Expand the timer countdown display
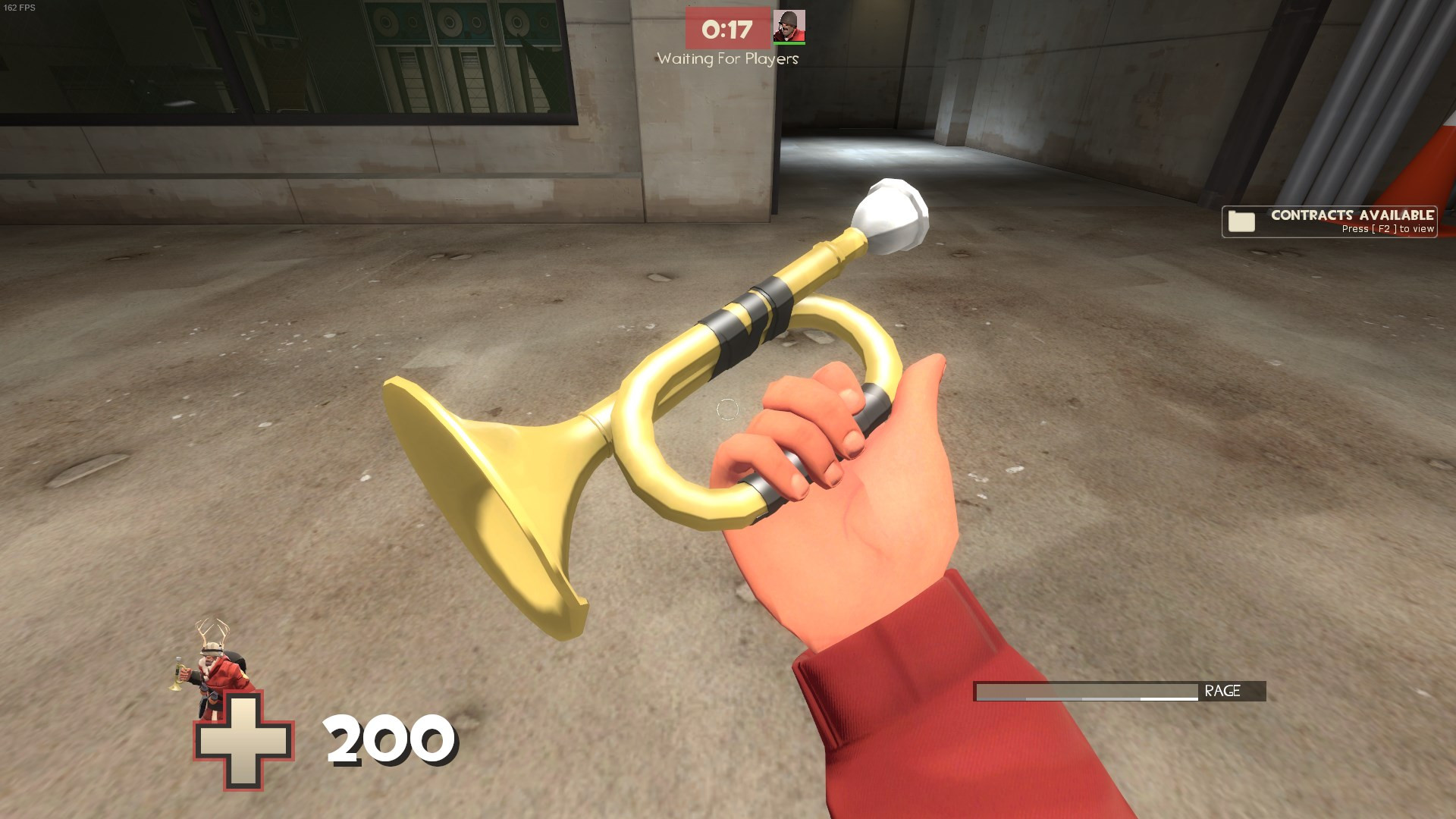Image resolution: width=1456 pixels, height=819 pixels. (726, 29)
